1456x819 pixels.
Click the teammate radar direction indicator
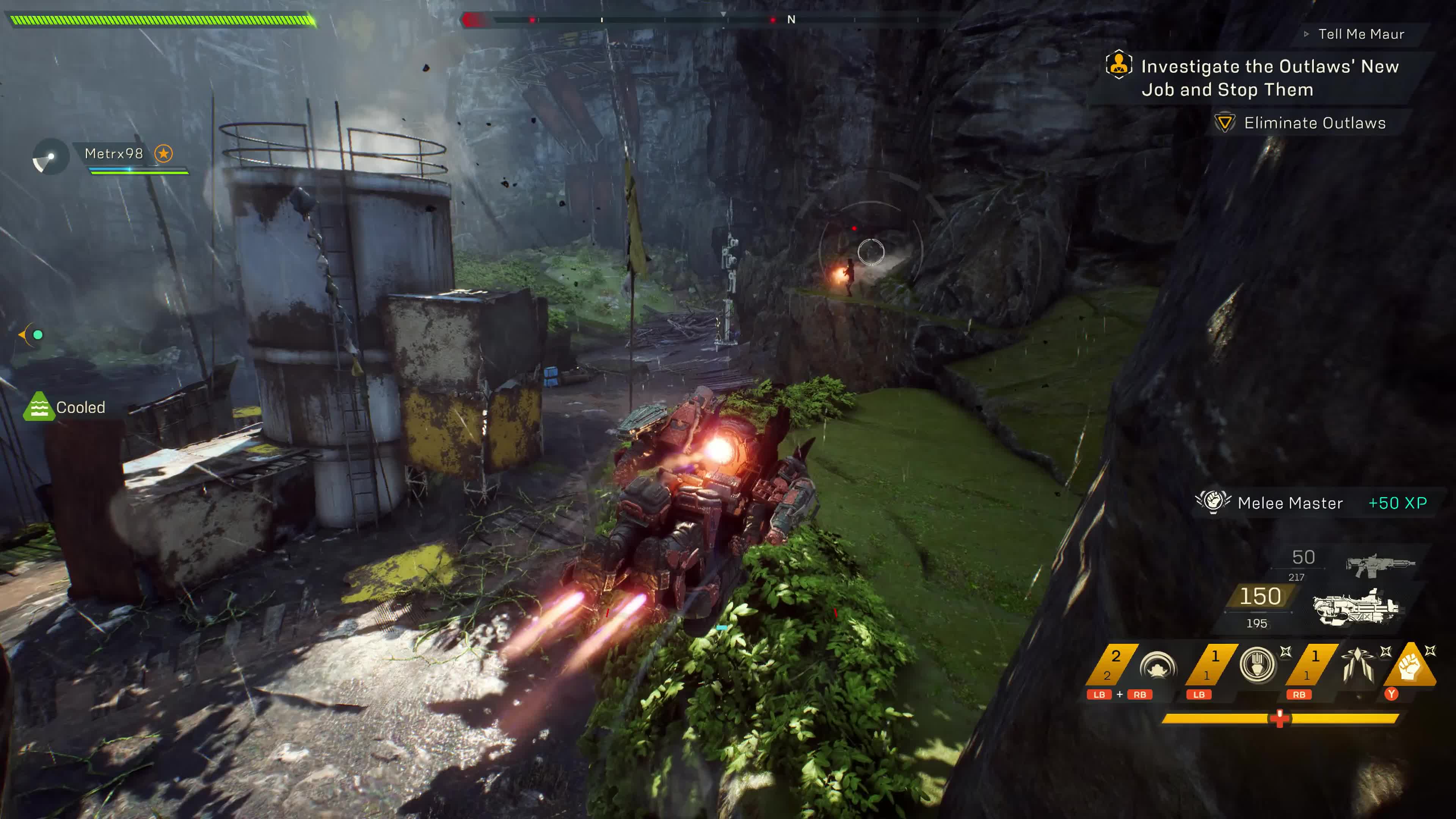[x=50, y=157]
